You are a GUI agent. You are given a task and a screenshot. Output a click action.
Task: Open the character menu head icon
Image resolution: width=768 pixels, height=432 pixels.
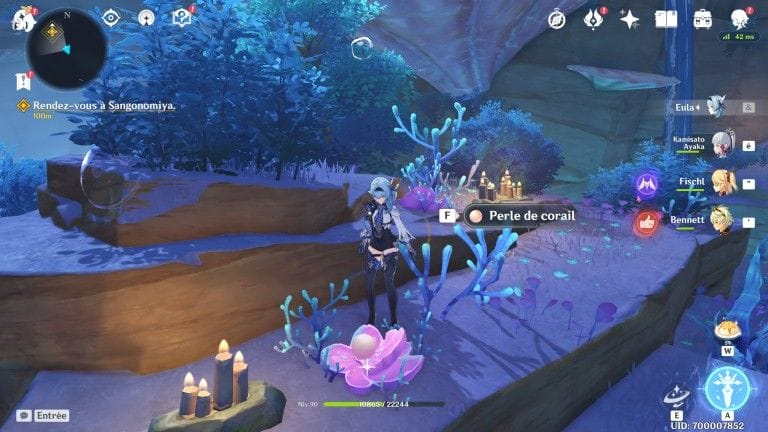click(739, 18)
